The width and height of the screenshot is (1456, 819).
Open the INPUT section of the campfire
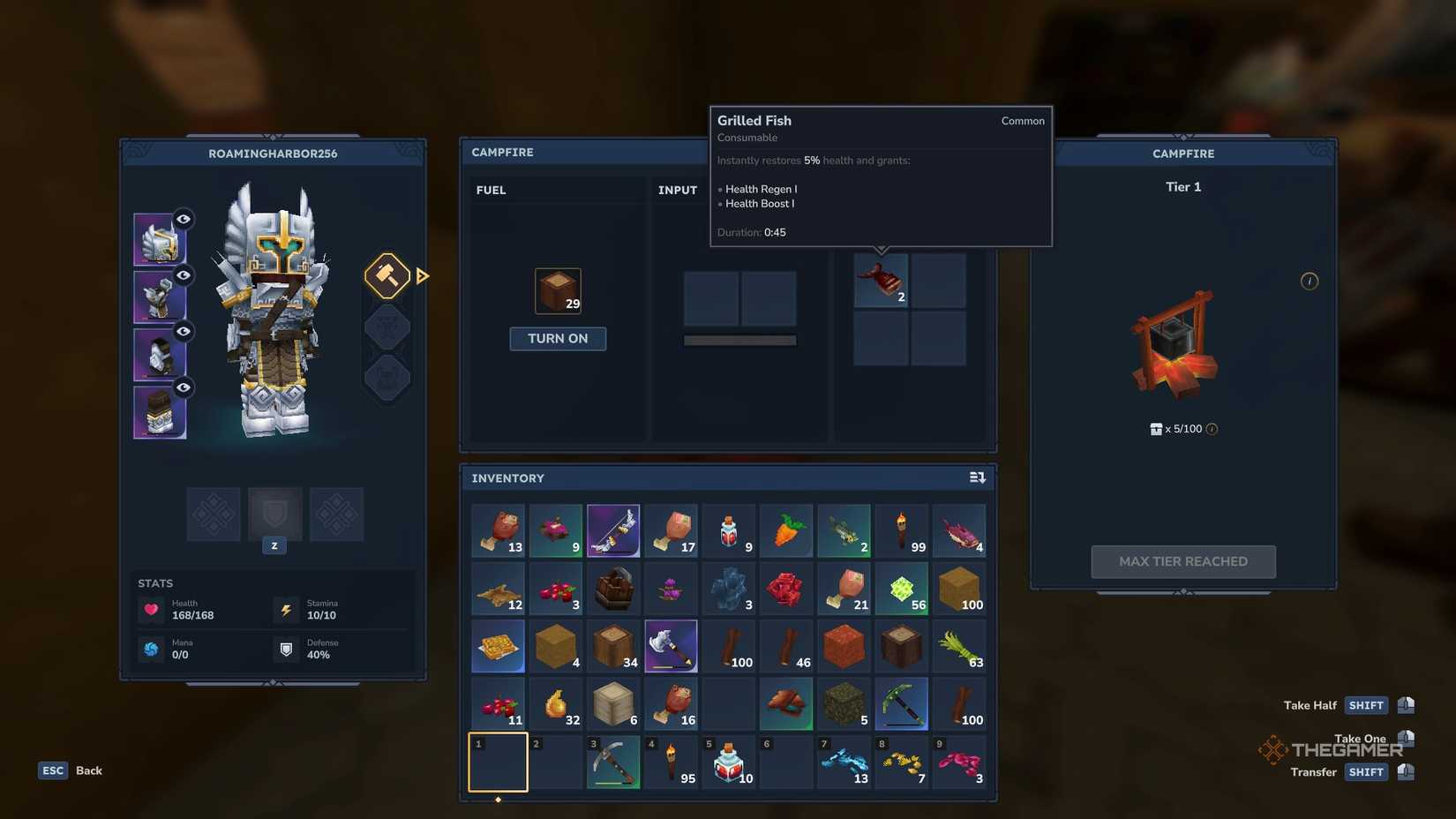coord(678,190)
